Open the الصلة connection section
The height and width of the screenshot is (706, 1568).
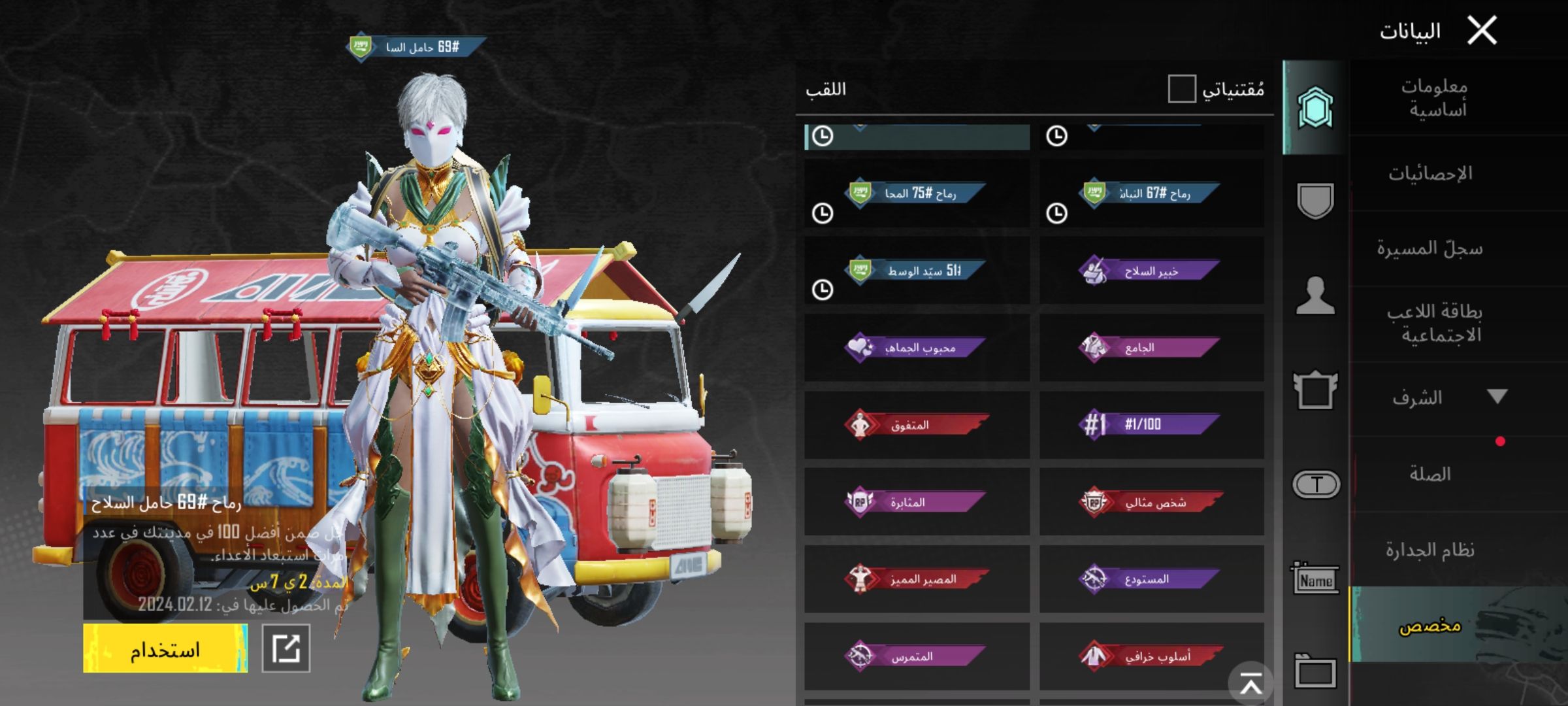tap(1430, 474)
